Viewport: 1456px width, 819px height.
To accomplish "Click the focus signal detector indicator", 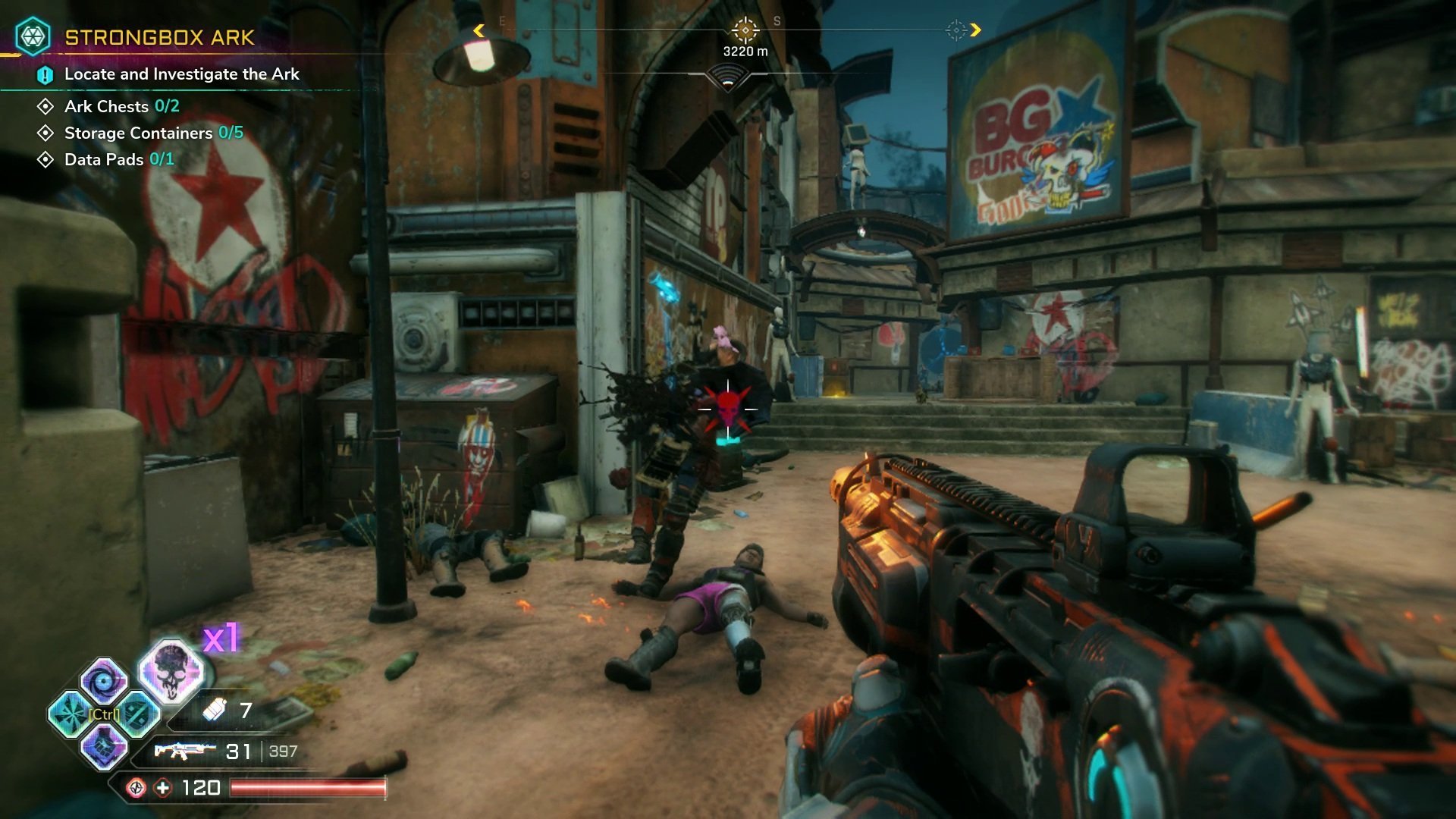I will pyautogui.click(x=727, y=77).
